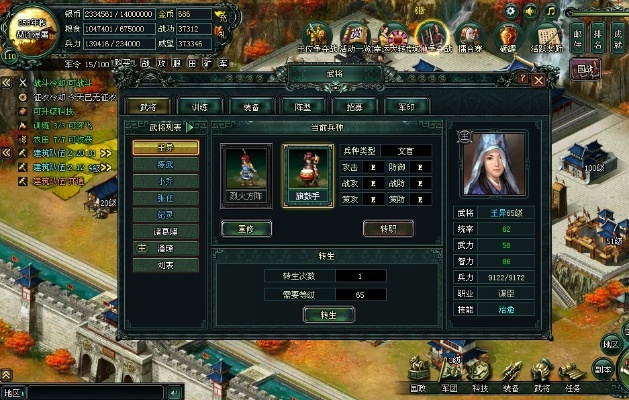This screenshot has width=629, height=400.
Task: Open the 砸罐 jar event icon
Action: pyautogui.click(x=508, y=37)
